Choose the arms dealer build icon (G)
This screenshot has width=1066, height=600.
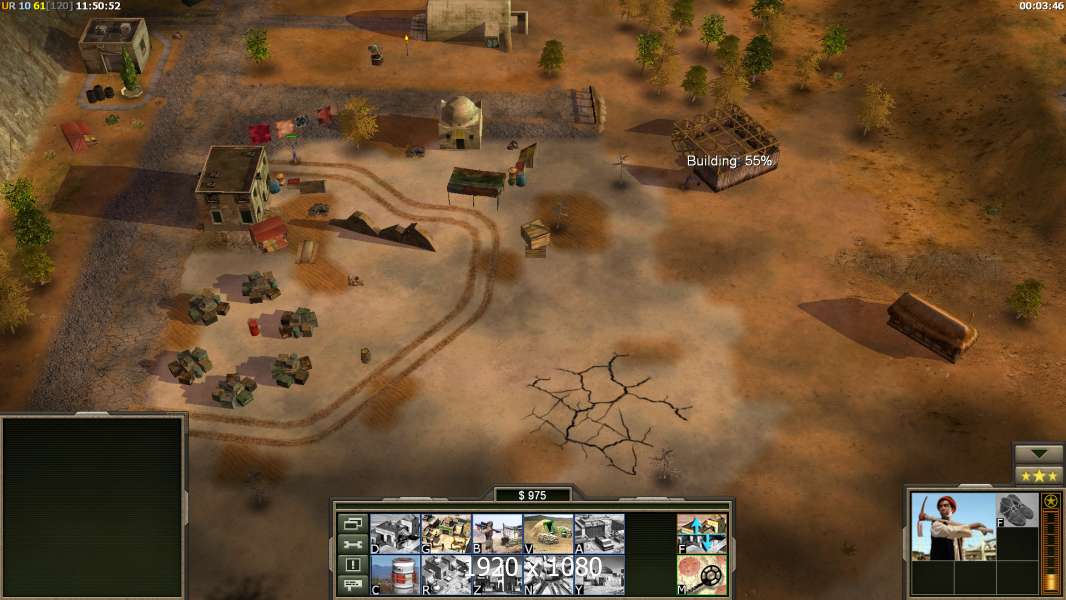click(x=446, y=533)
